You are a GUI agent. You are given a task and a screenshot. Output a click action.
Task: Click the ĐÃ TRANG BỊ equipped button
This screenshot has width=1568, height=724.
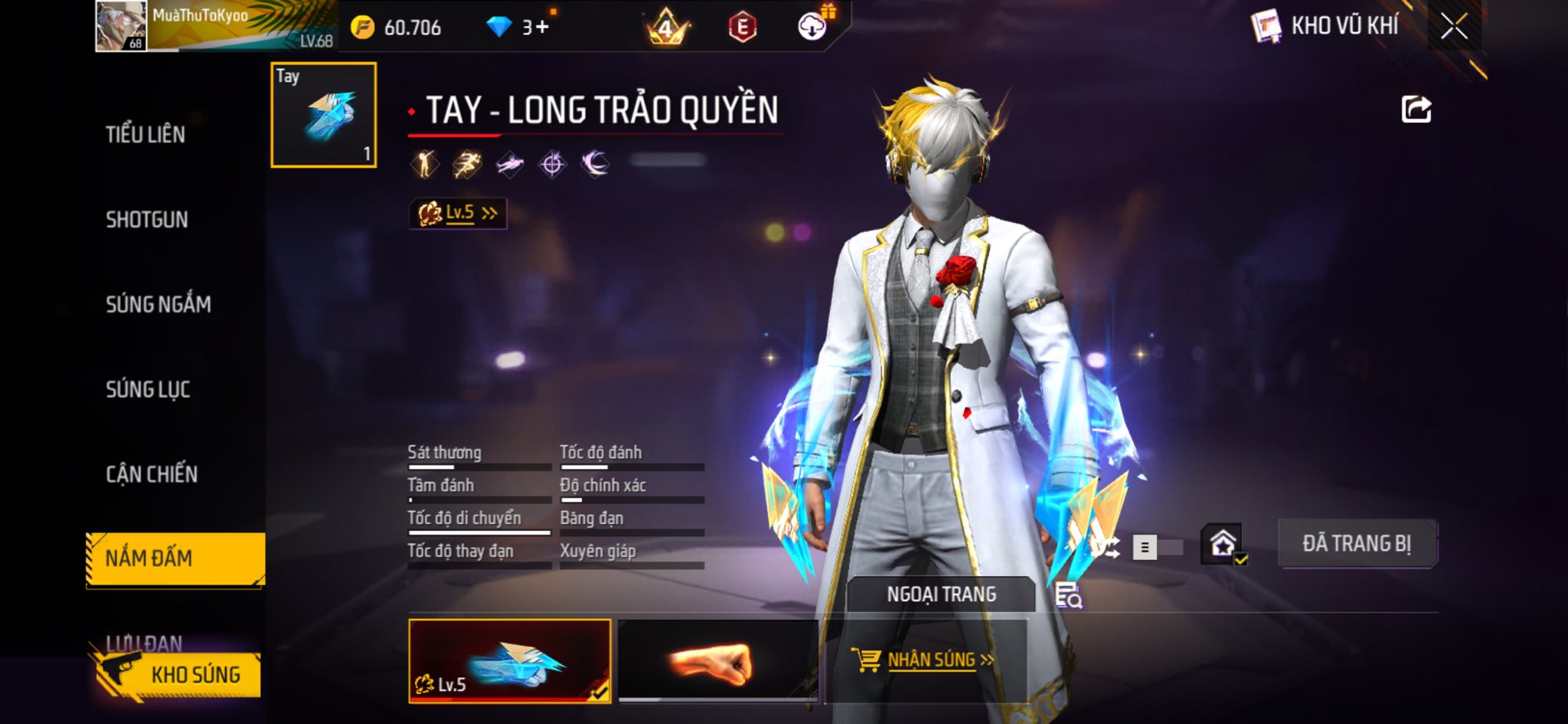[1357, 544]
